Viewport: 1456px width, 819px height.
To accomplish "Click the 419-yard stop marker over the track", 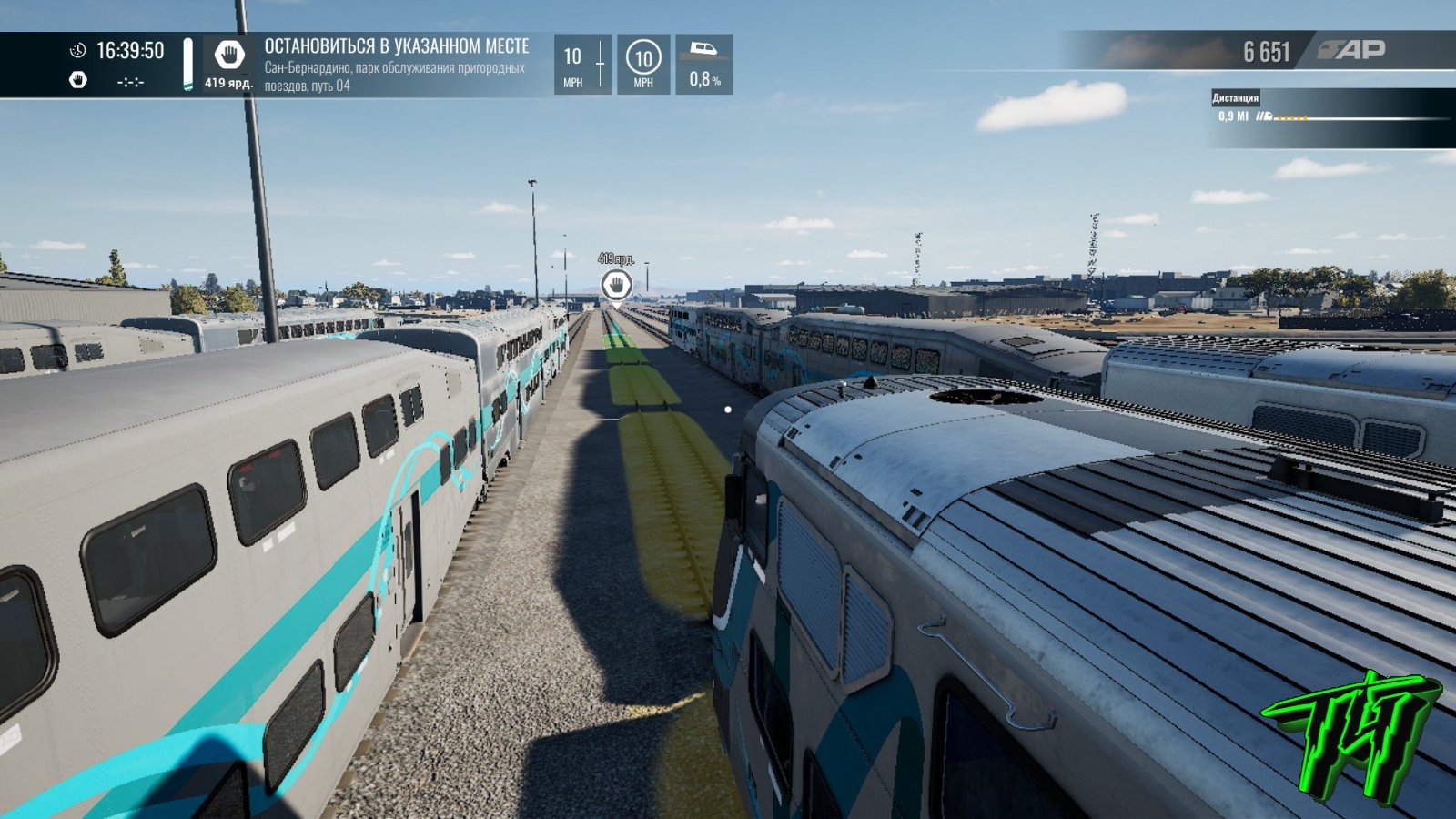I will pyautogui.click(x=616, y=284).
